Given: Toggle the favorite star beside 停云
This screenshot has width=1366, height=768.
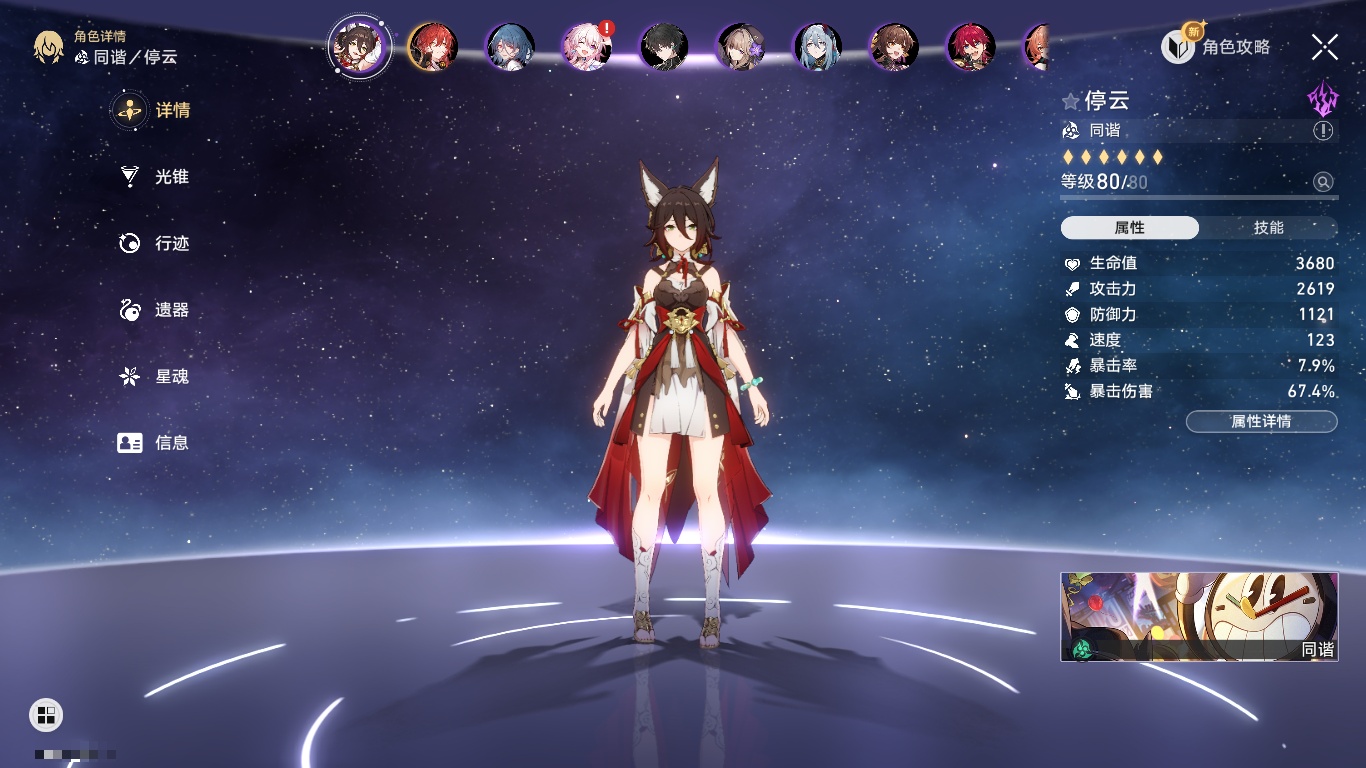Looking at the screenshot, I should click(1071, 101).
